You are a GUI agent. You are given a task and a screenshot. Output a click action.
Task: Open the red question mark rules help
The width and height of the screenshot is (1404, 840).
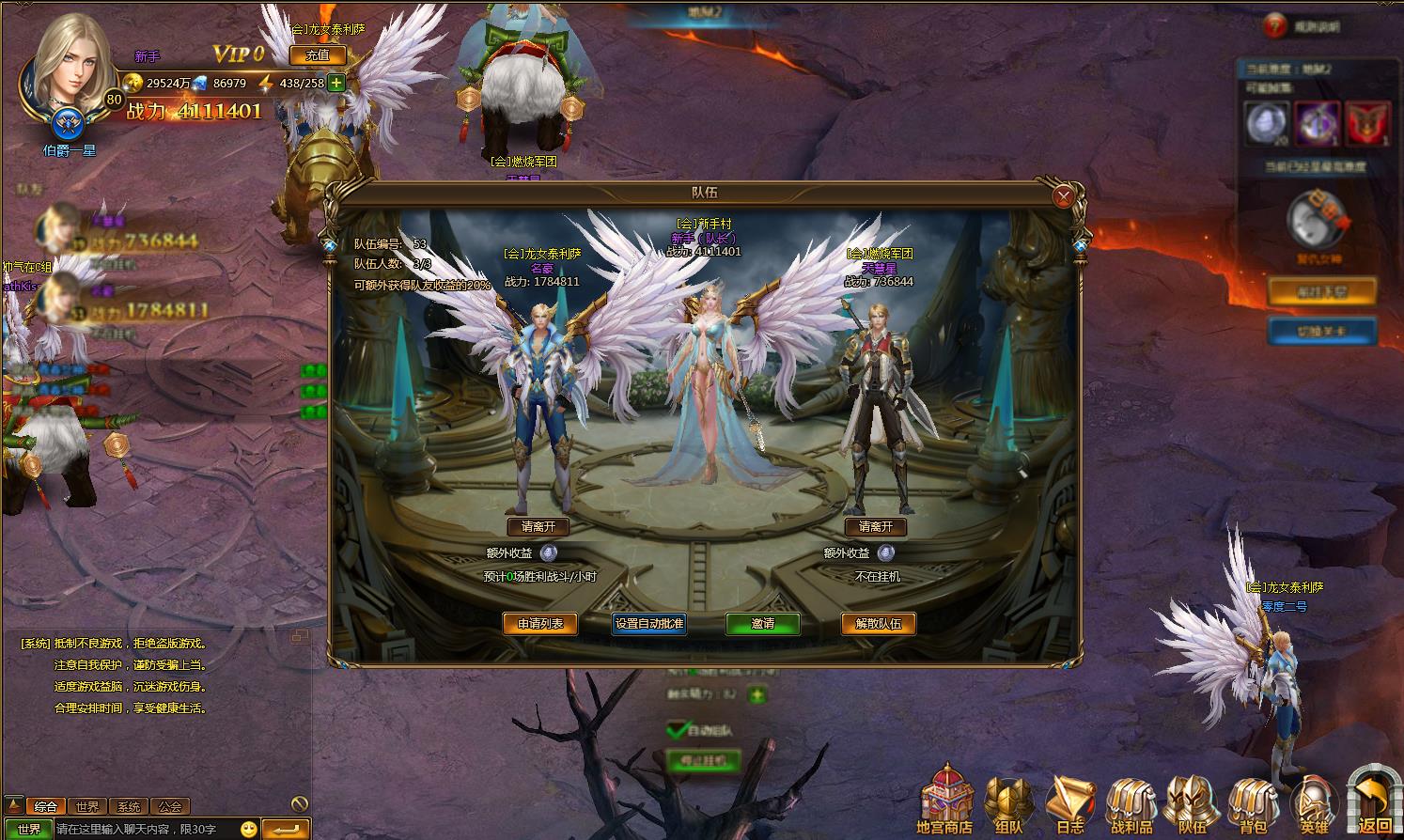[1273, 26]
